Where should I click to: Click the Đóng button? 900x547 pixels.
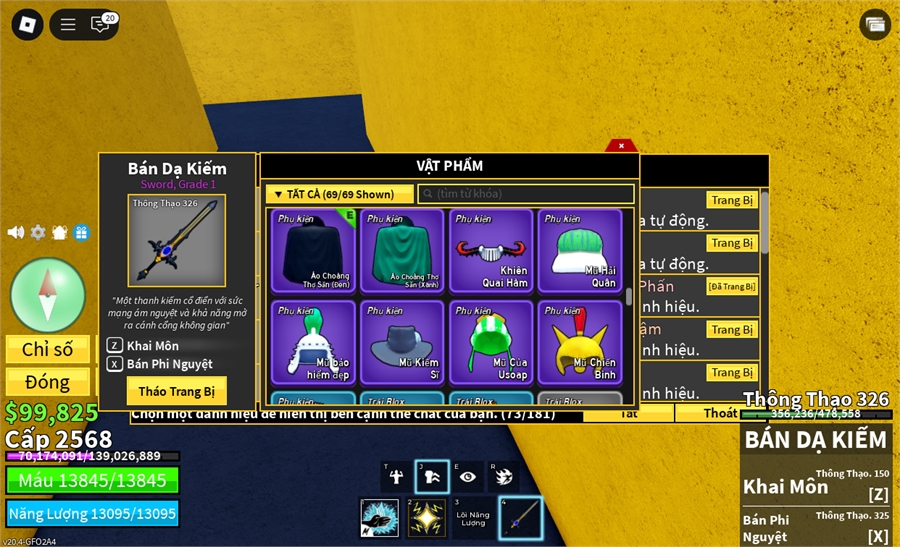coord(48,382)
